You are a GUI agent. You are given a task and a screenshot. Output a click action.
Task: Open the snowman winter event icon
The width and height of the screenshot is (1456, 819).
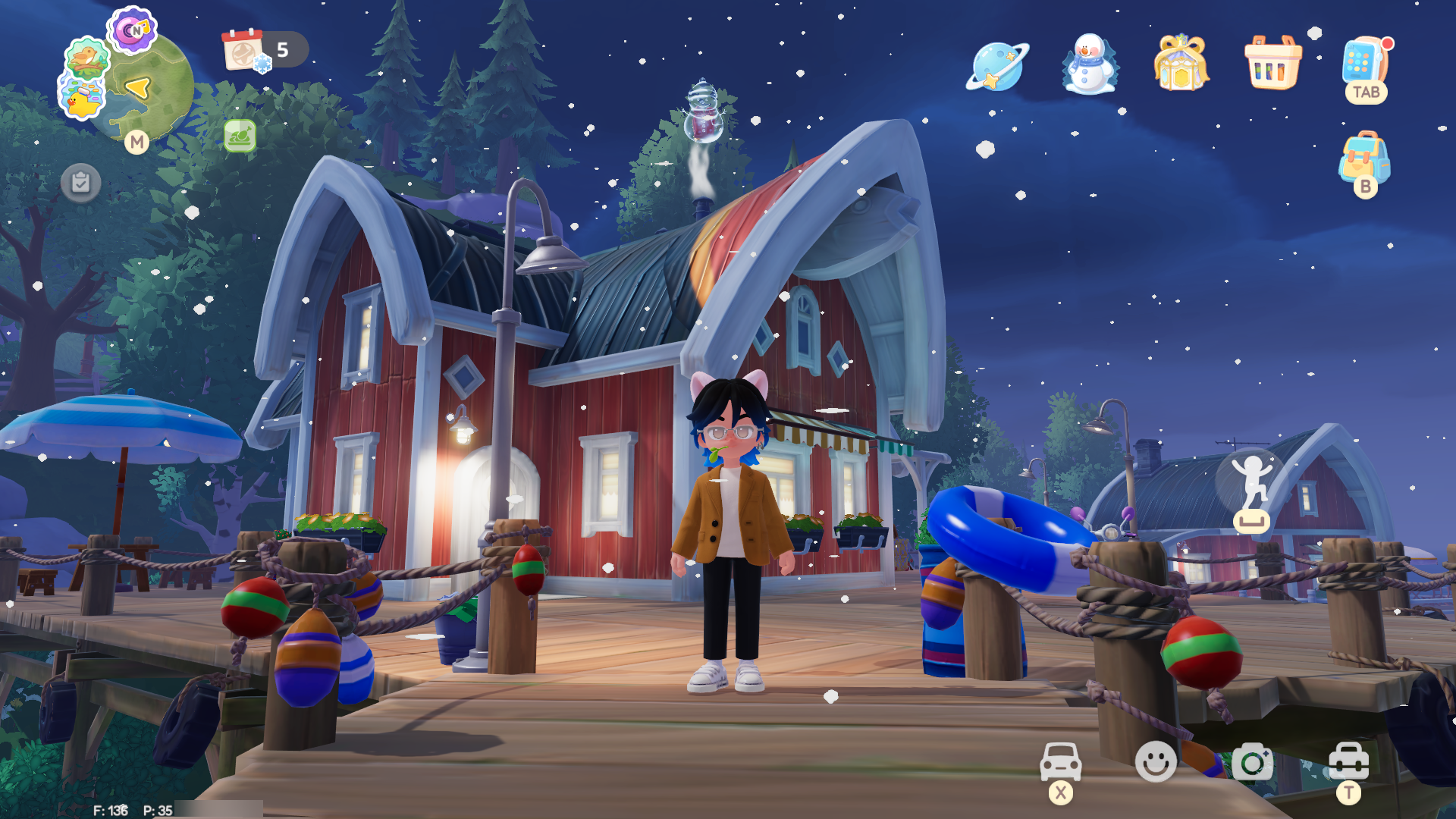pyautogui.click(x=1090, y=64)
